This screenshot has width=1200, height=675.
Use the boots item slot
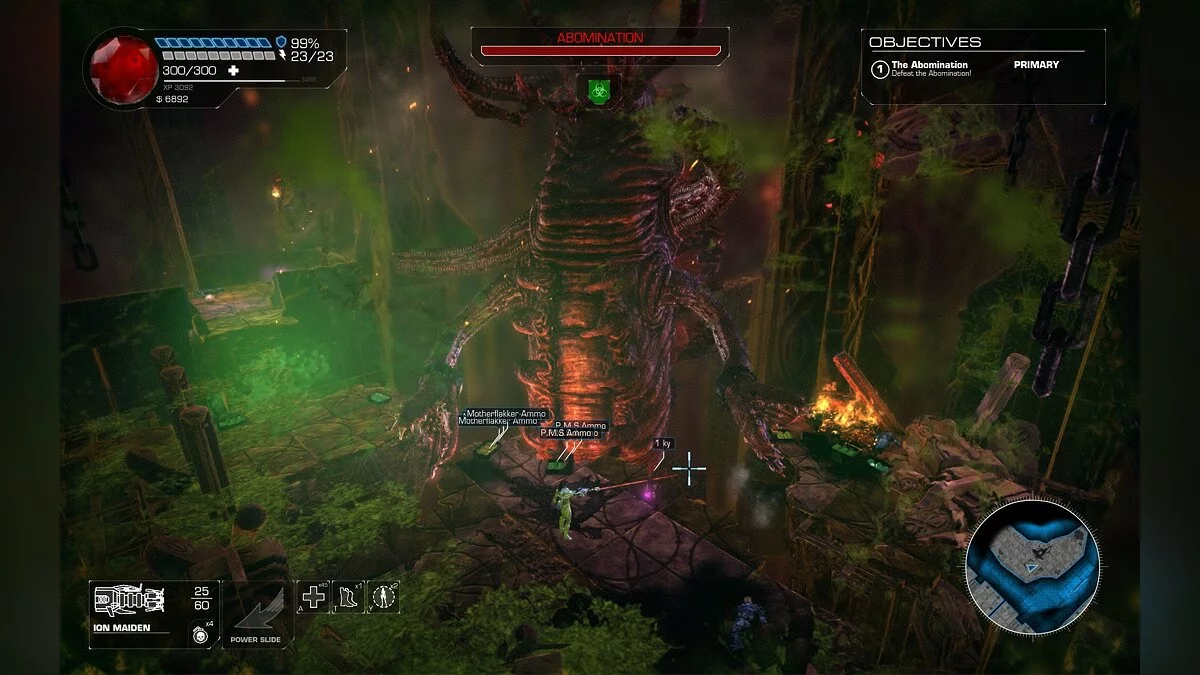348,597
